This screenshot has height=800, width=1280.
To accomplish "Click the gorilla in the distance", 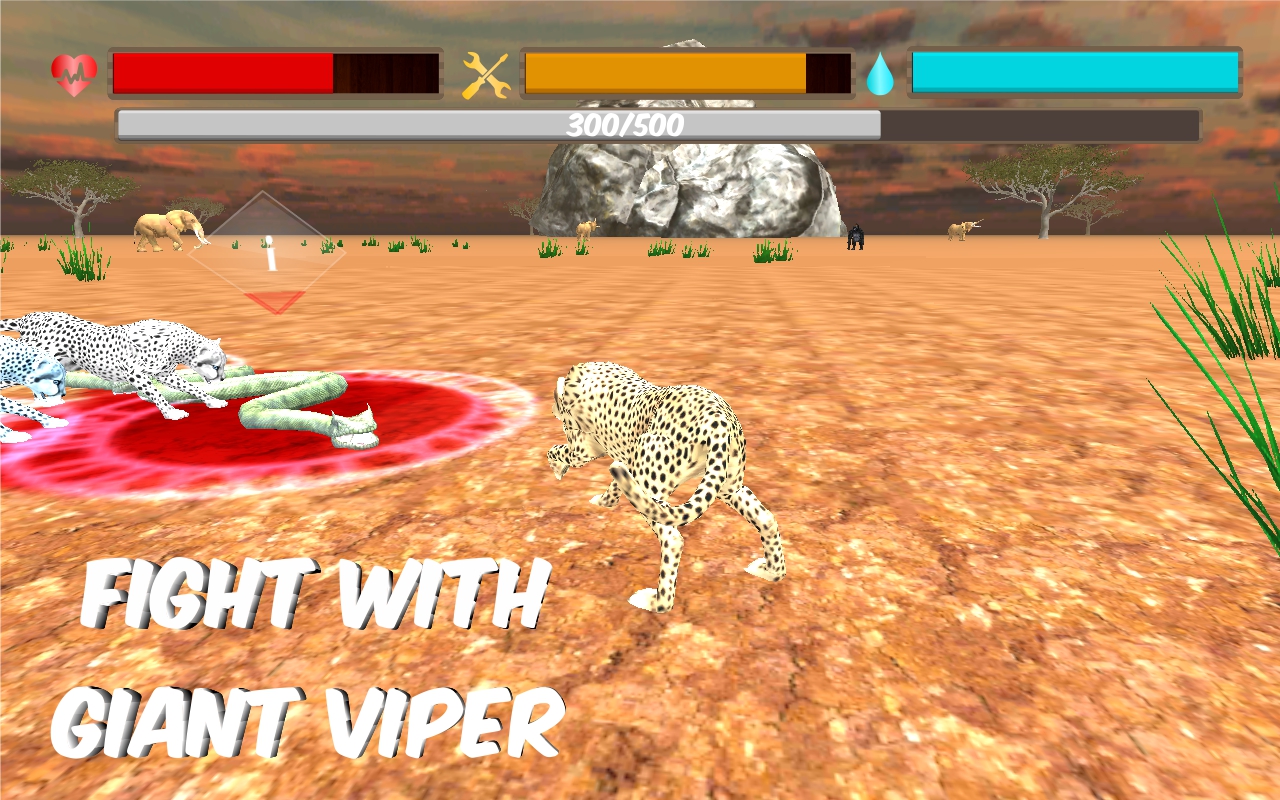I will (858, 237).
